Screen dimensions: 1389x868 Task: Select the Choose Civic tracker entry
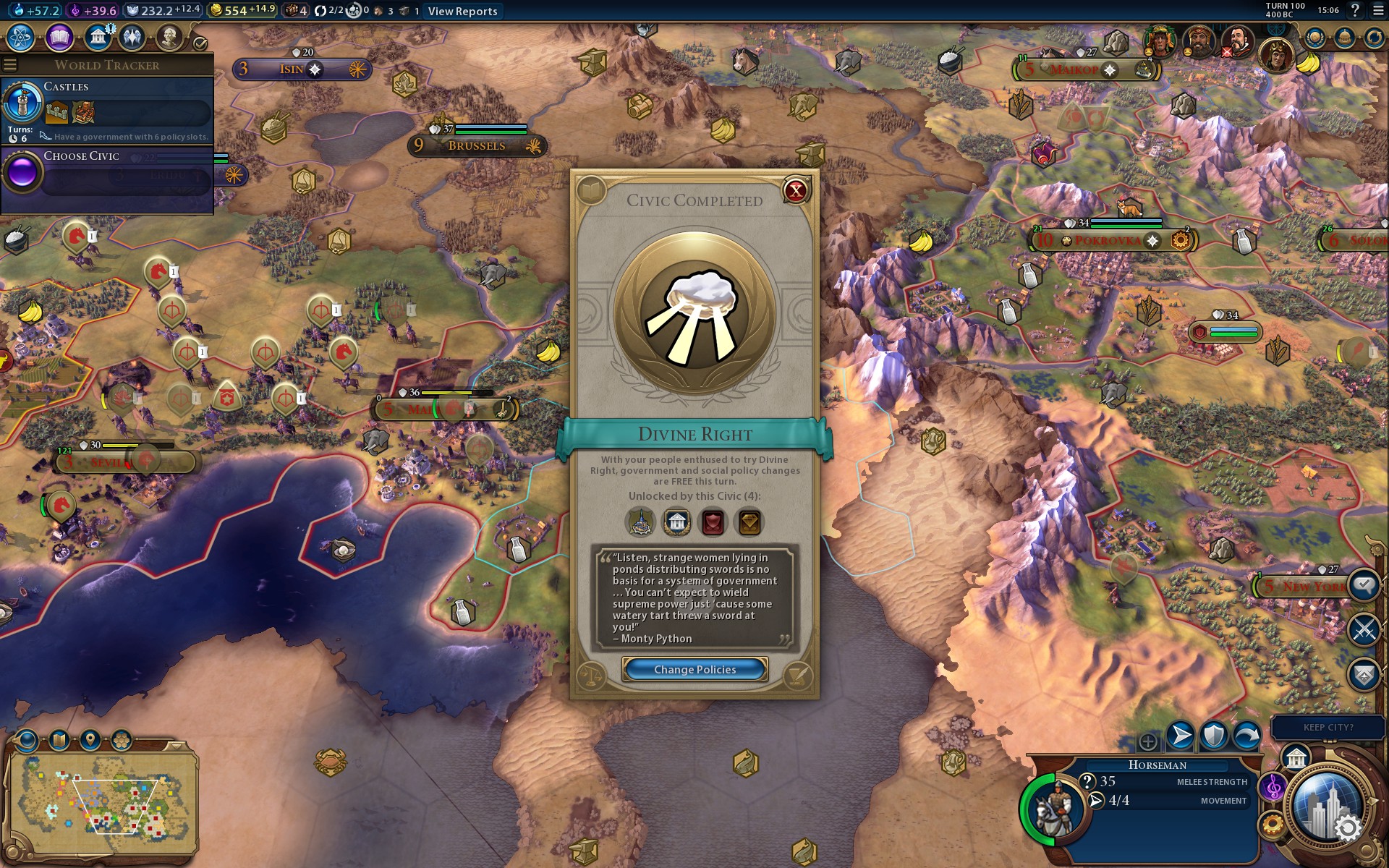(x=107, y=172)
